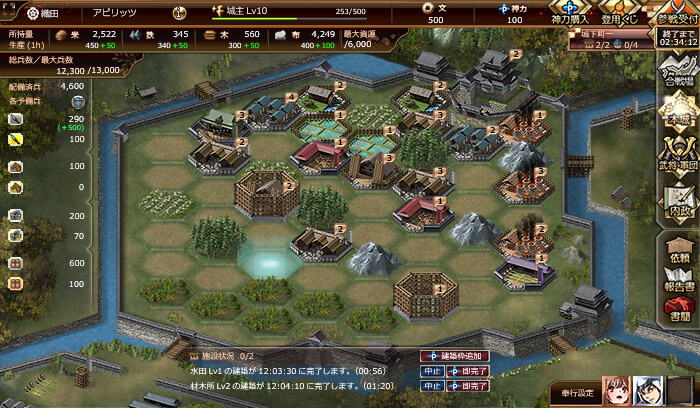Open the 内政 domestic affairs menu
The image size is (700, 408).
click(678, 200)
